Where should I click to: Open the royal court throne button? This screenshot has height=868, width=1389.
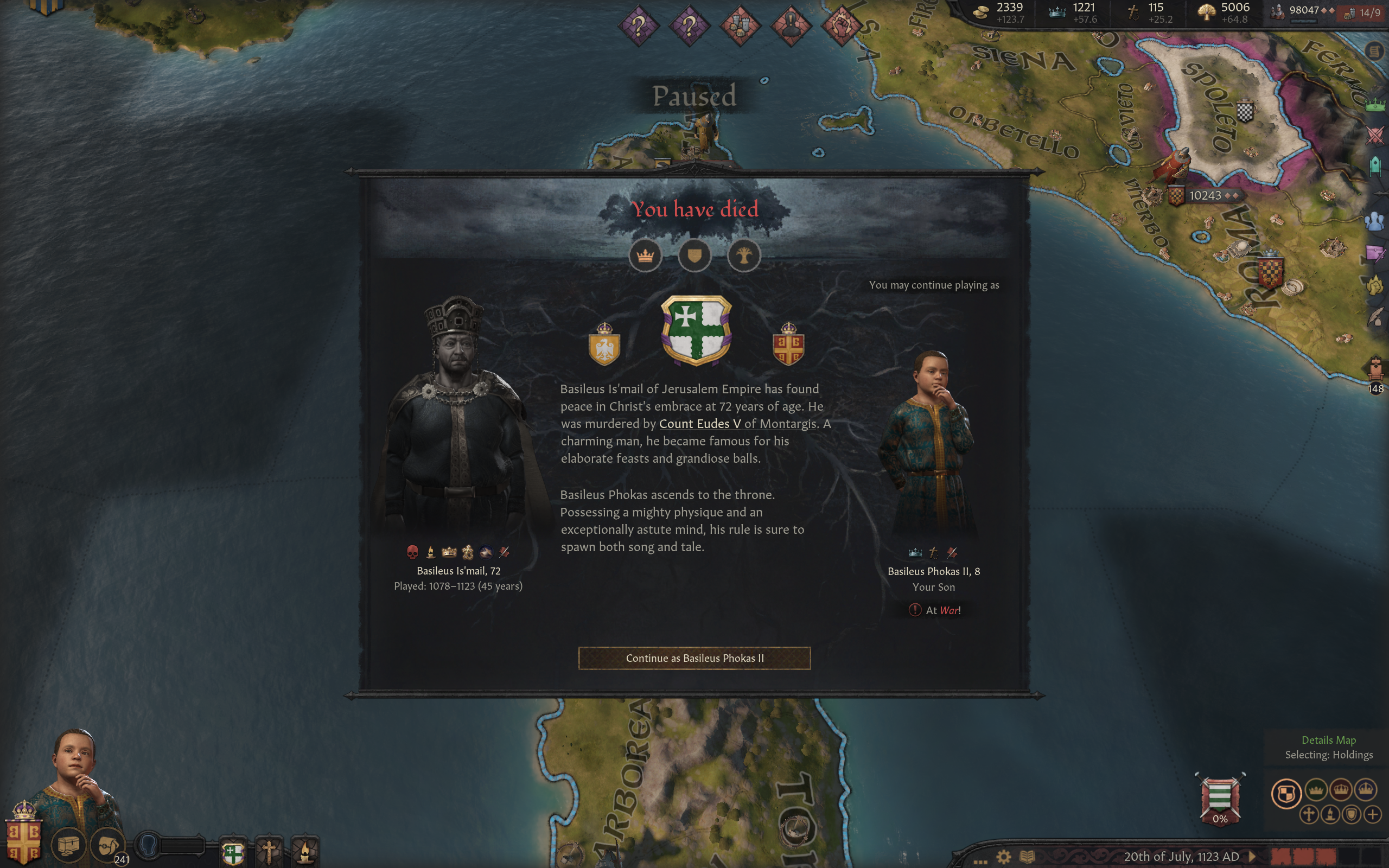pos(1375,368)
